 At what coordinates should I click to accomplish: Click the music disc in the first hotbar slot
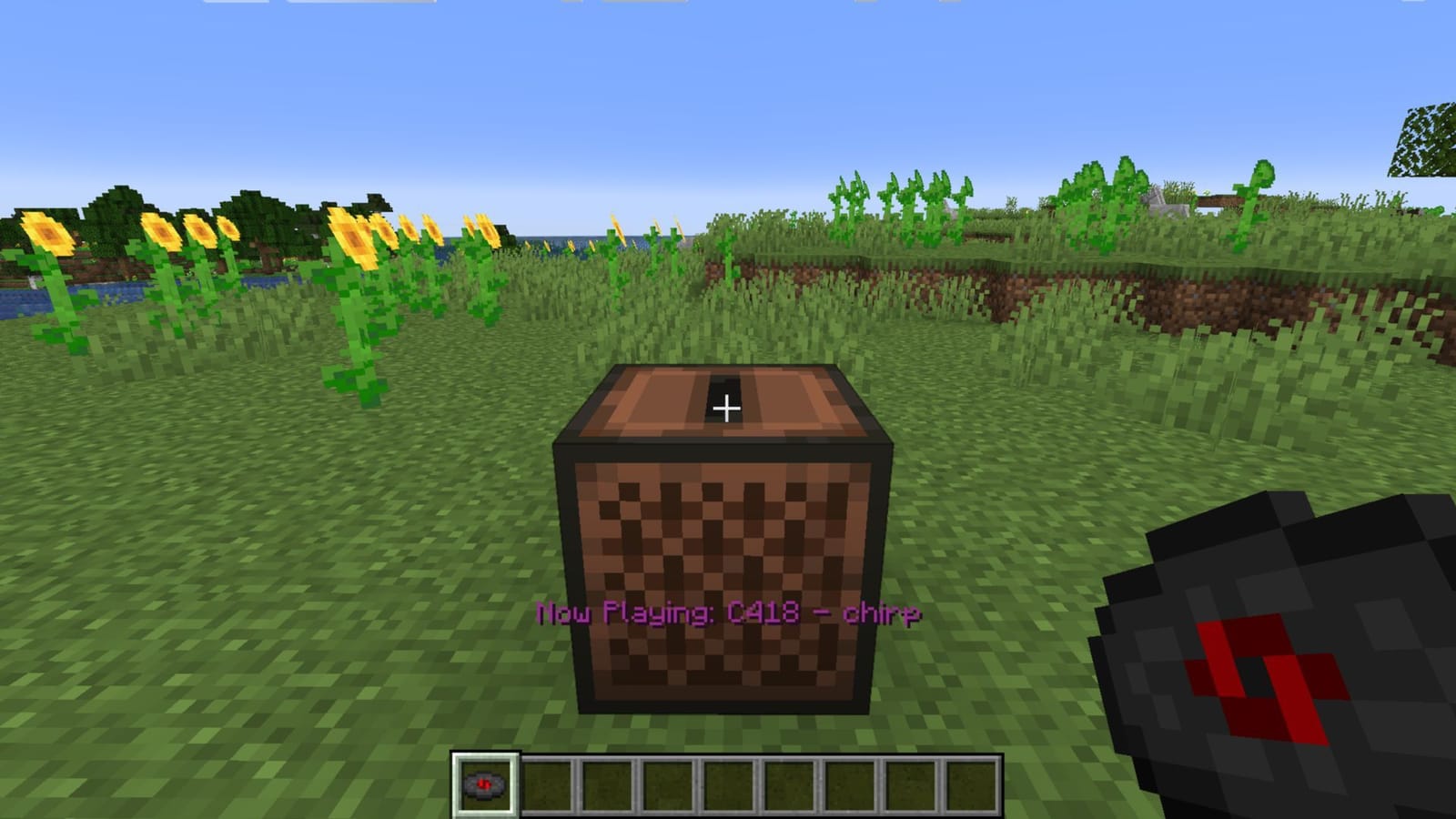tap(483, 784)
